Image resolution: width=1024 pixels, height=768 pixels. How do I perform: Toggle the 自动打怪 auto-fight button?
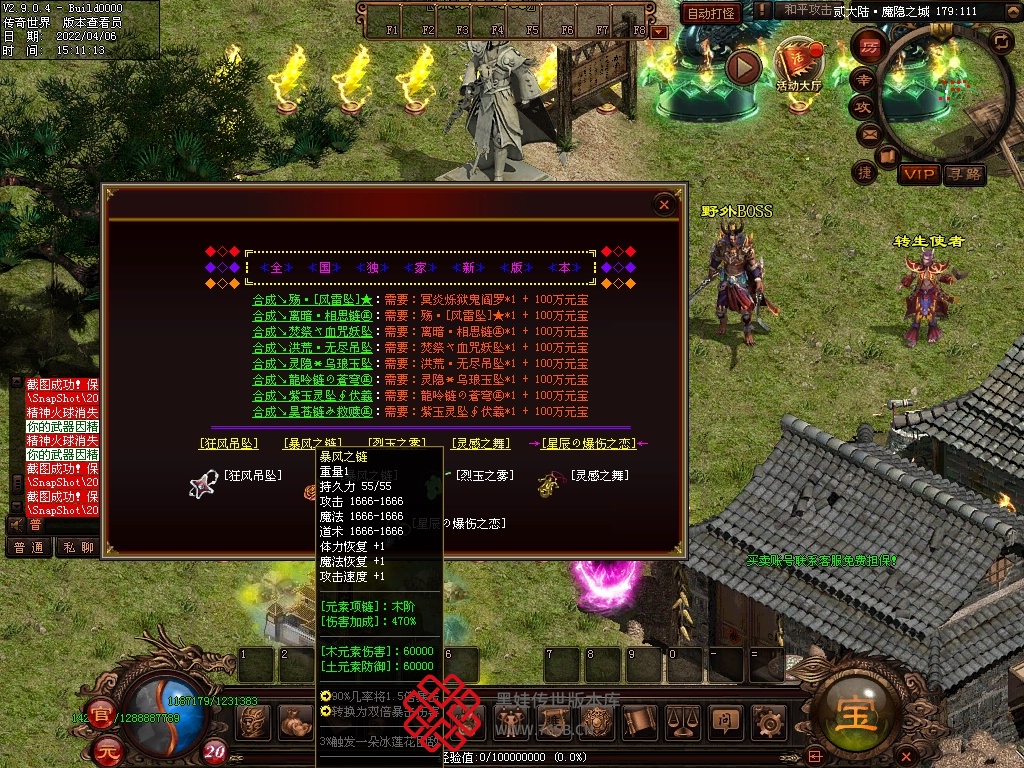pyautogui.click(x=711, y=13)
